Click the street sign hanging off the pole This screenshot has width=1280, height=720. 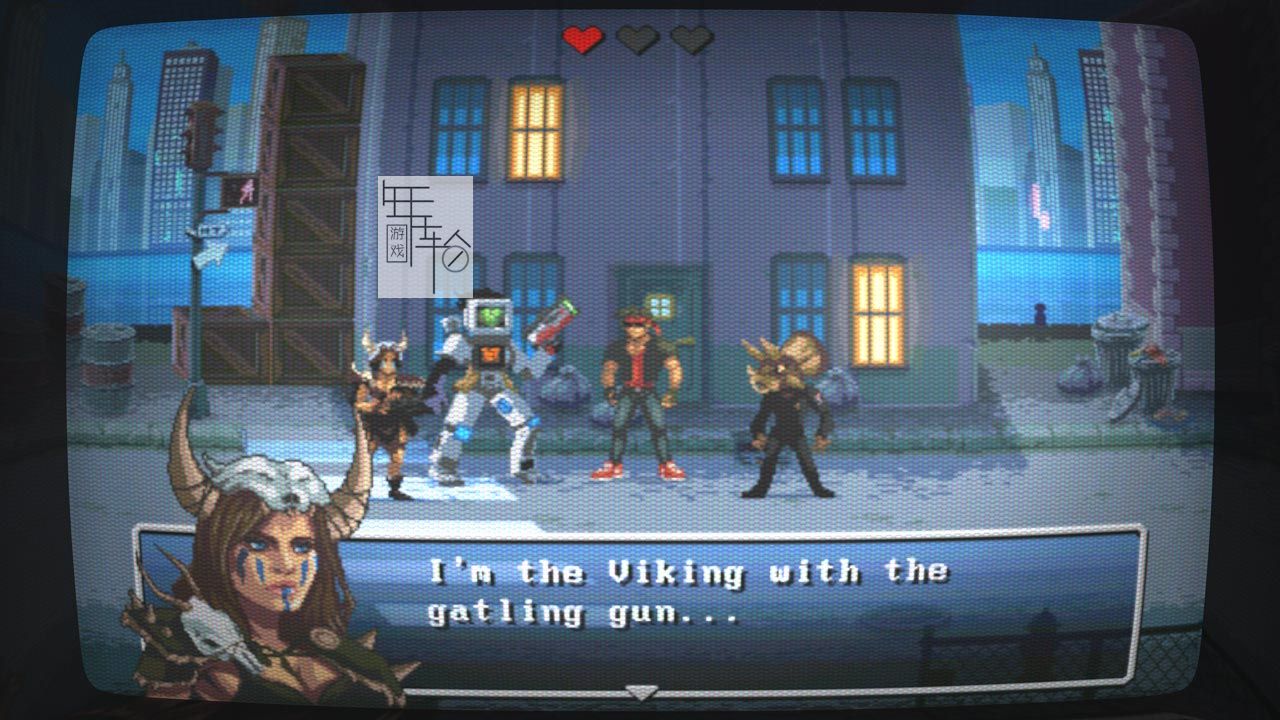coord(210,255)
